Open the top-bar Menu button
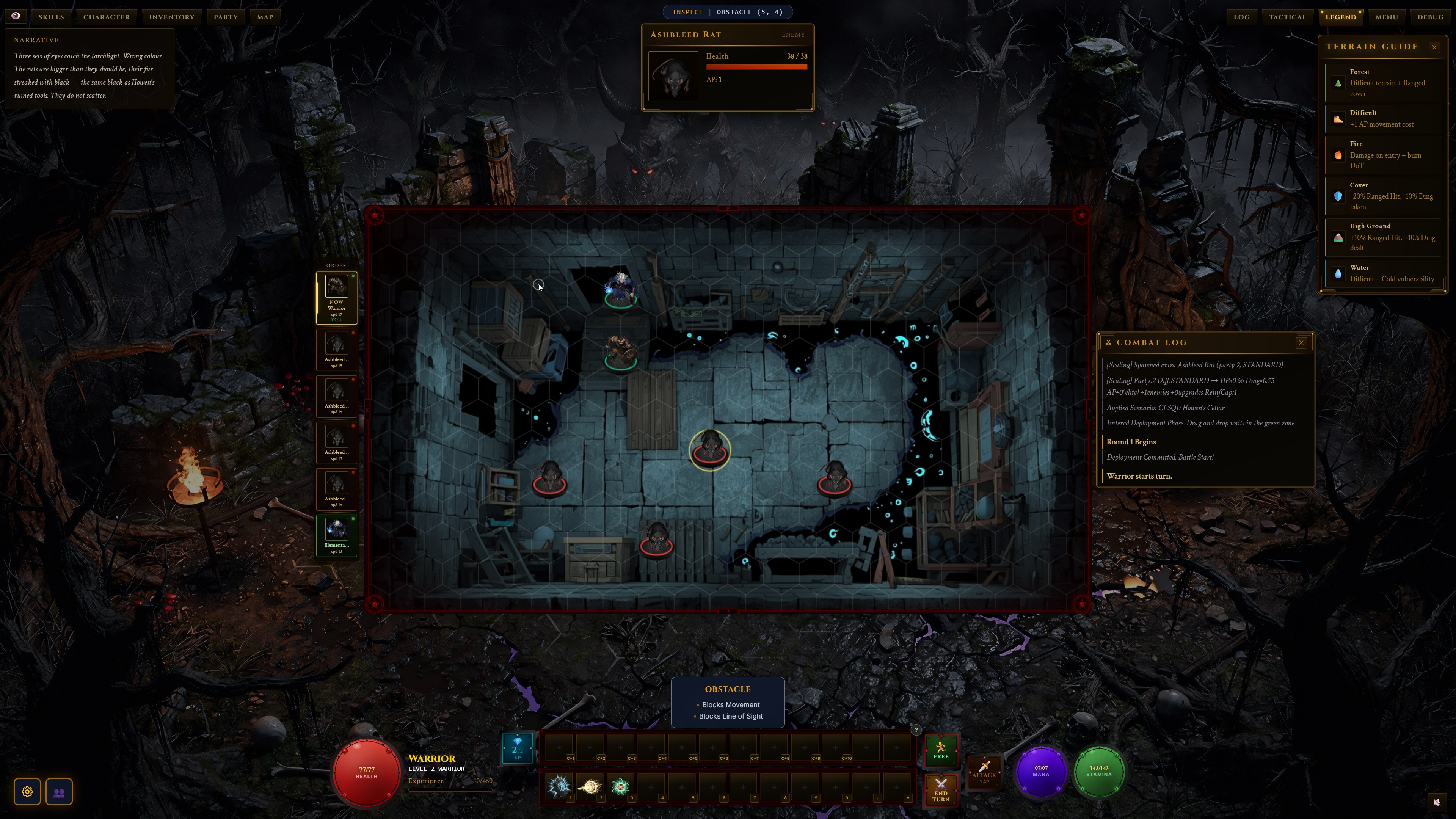 (x=1387, y=17)
